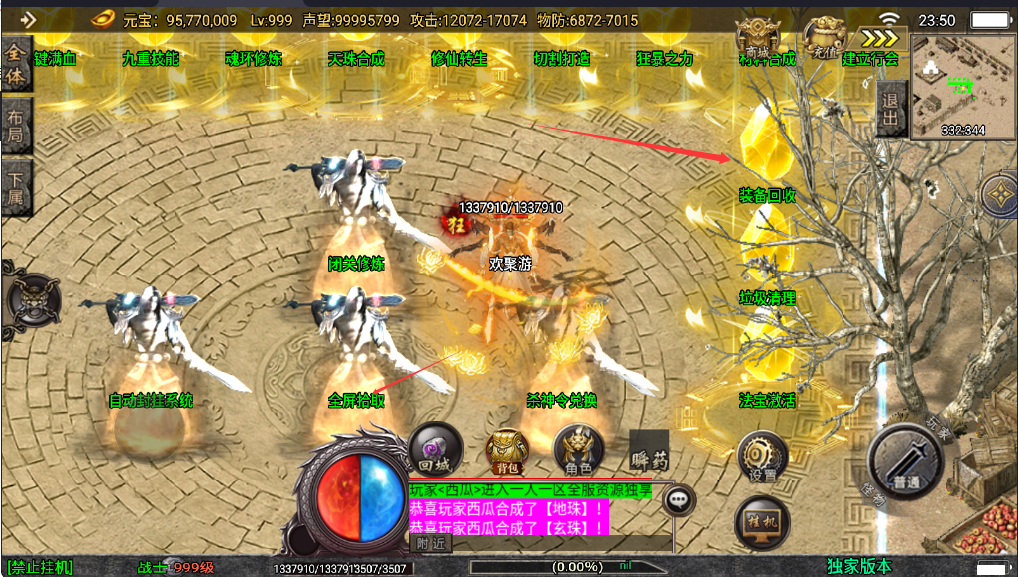Switch to the 布局 tab

(16, 125)
